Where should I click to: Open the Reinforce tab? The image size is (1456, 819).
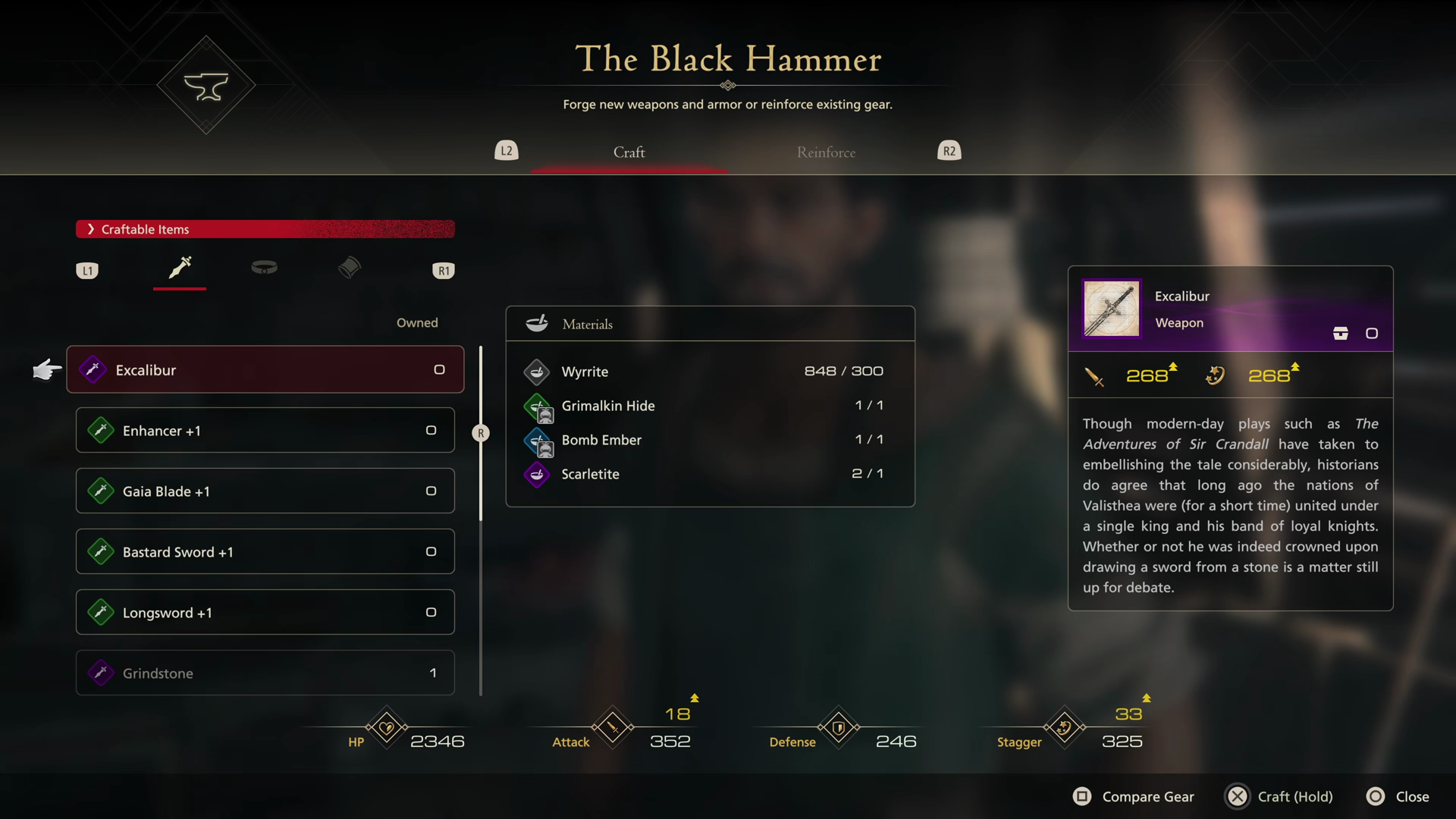[x=826, y=152]
